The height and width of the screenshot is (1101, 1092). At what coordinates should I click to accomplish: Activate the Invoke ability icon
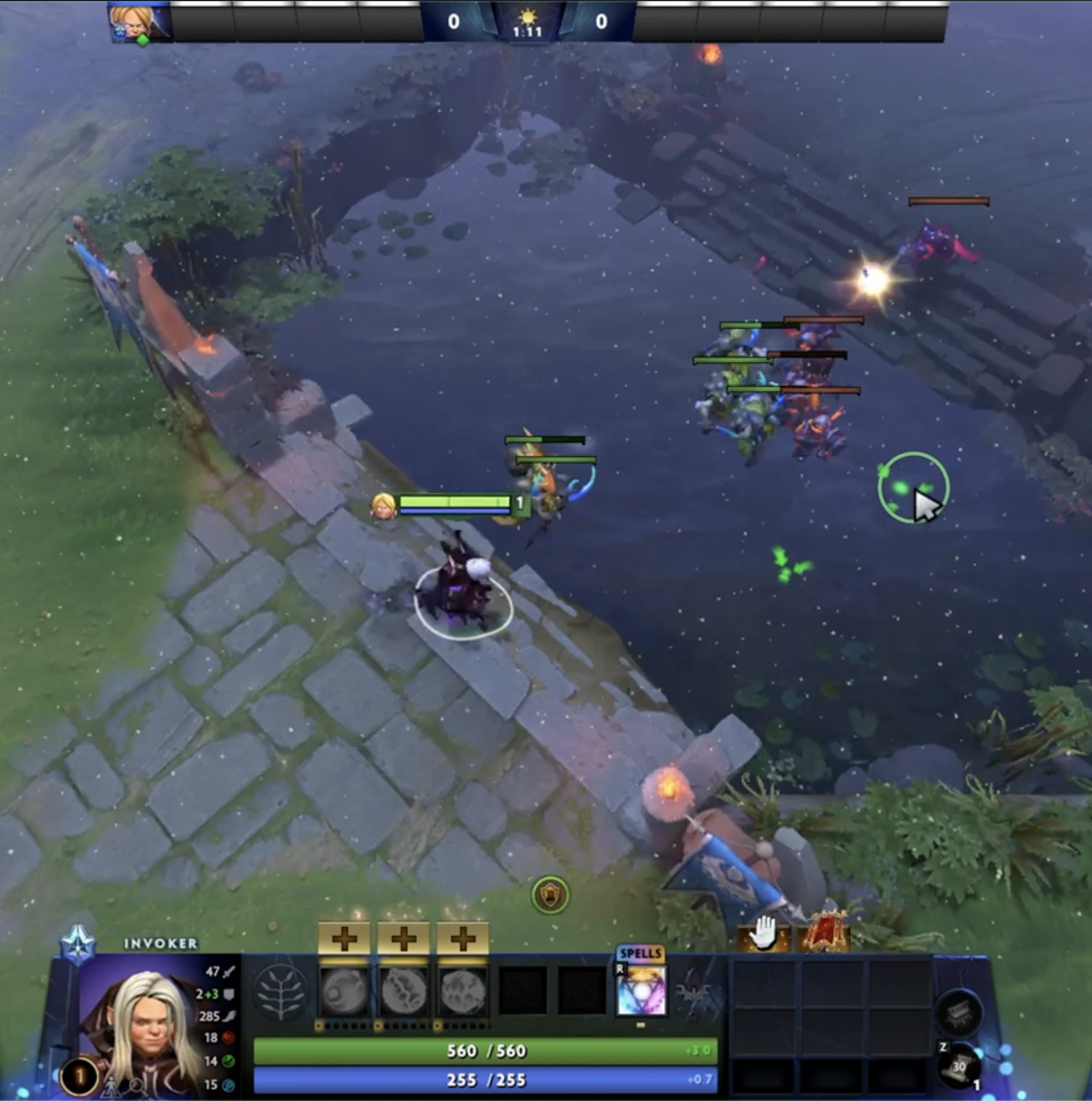[641, 991]
